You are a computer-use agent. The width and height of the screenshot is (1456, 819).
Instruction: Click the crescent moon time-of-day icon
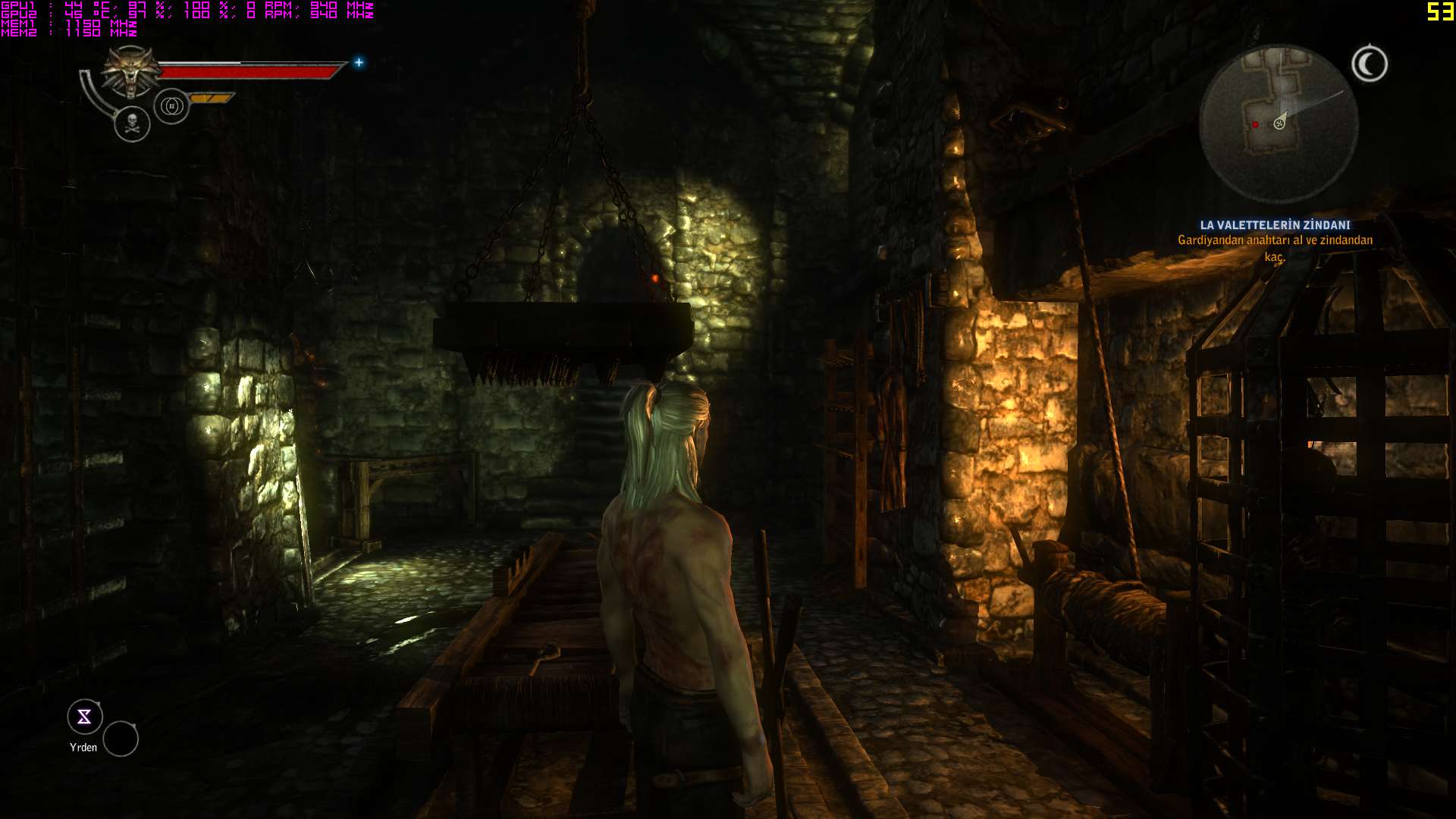pos(1369,64)
